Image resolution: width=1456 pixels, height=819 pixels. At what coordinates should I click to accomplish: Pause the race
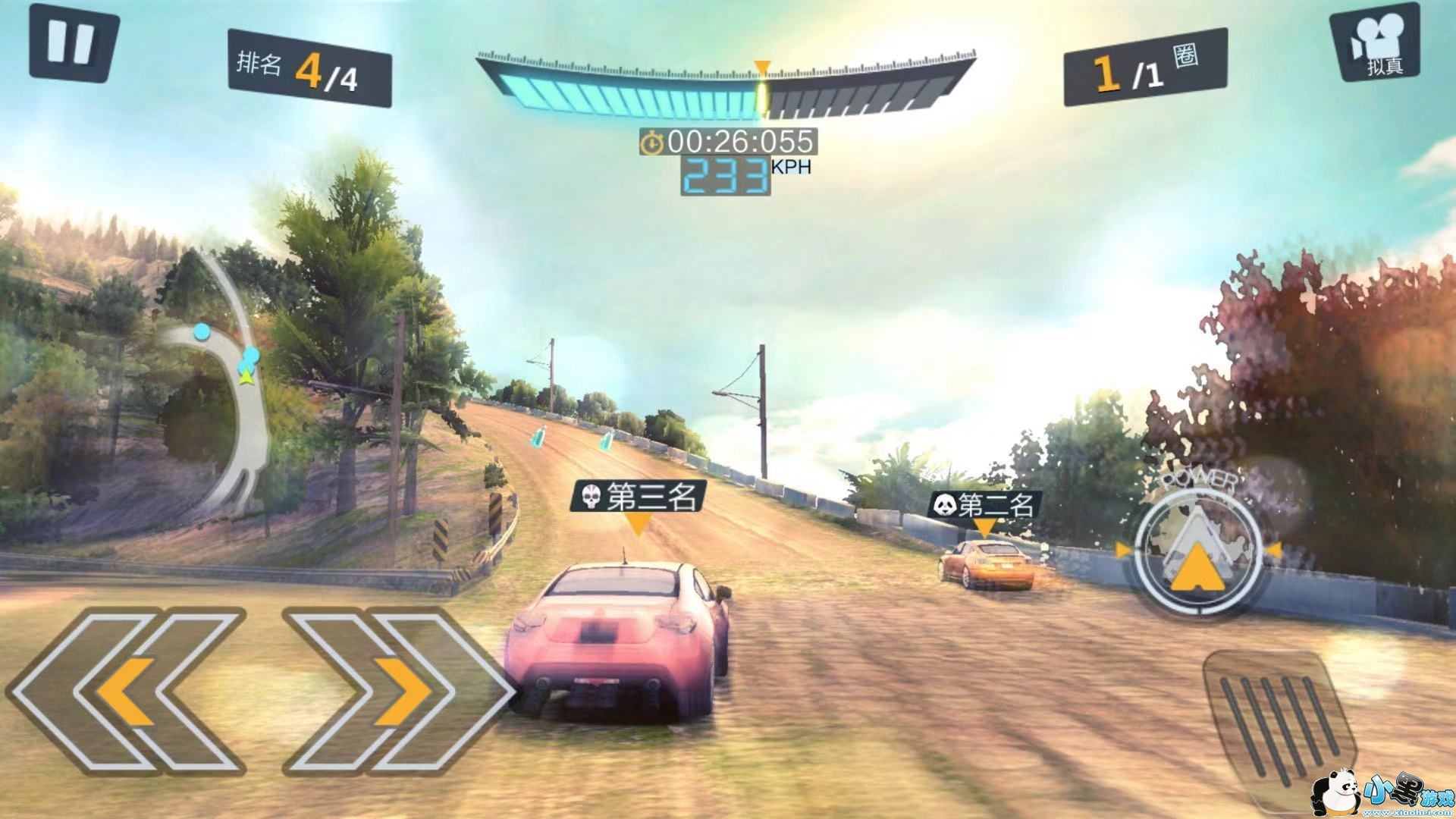pyautogui.click(x=72, y=43)
